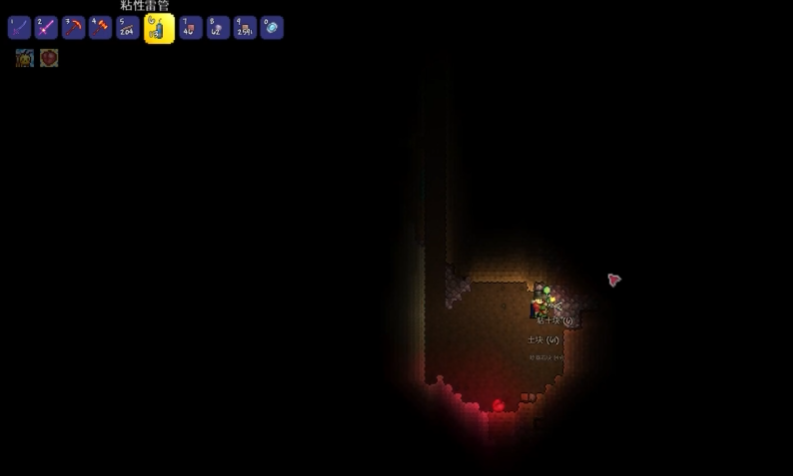Equip the red pickaxe from the hotbar
Screen dimensions: 793x476
point(73,28)
